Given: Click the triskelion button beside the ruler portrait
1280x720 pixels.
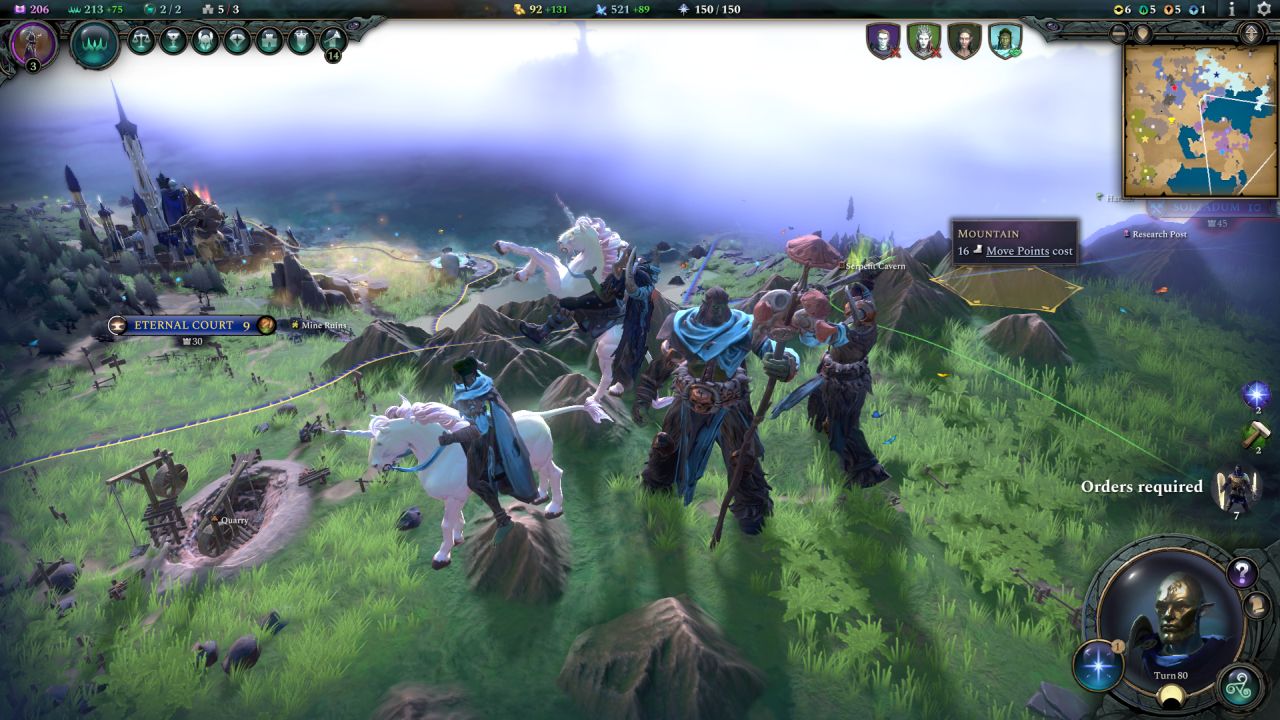Looking at the screenshot, I should pos(1241,685).
